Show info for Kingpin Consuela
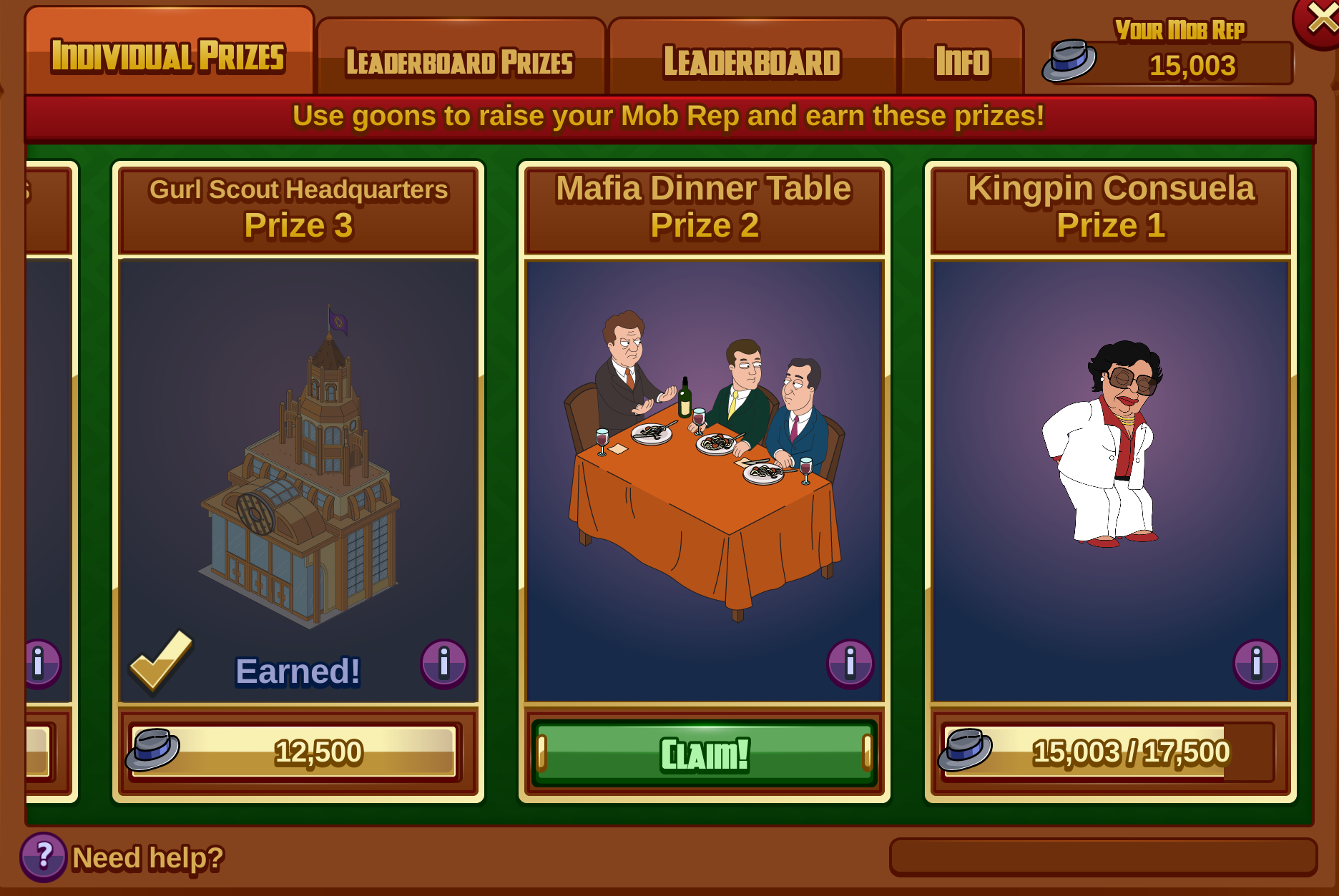Image resolution: width=1339 pixels, height=896 pixels. pyautogui.click(x=1256, y=663)
